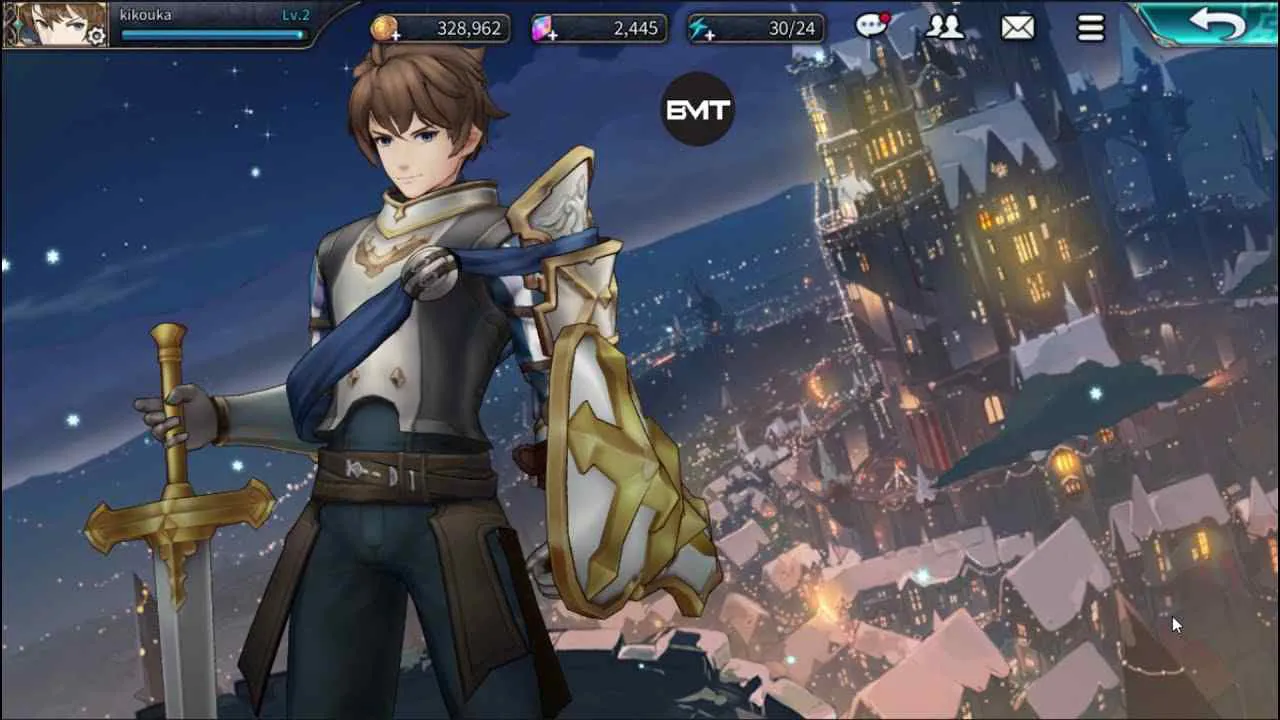1280x720 pixels.
Task: Click the EMT logo watermark
Action: point(698,110)
